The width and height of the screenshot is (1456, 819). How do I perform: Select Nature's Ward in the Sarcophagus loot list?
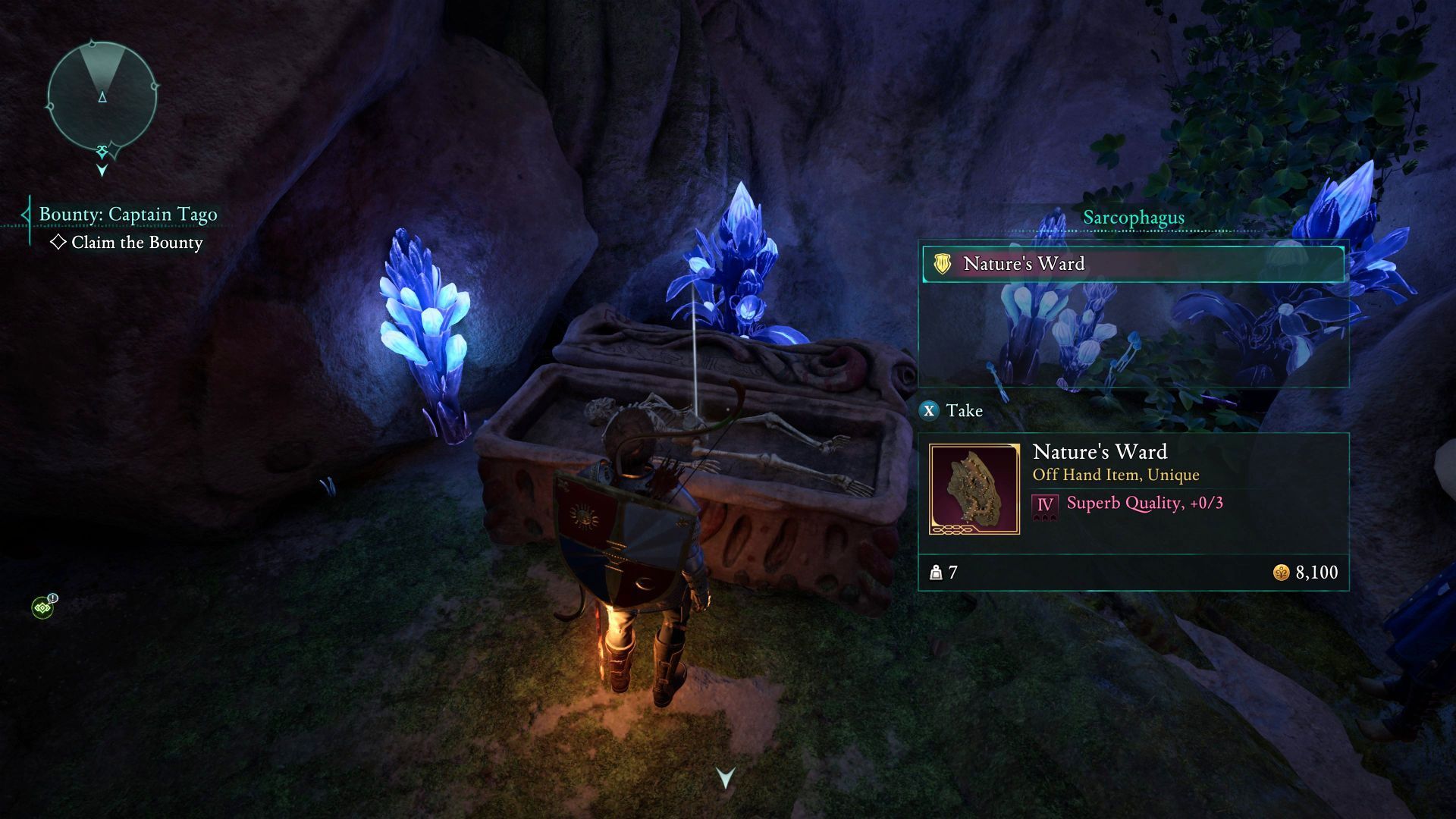(x=1133, y=264)
